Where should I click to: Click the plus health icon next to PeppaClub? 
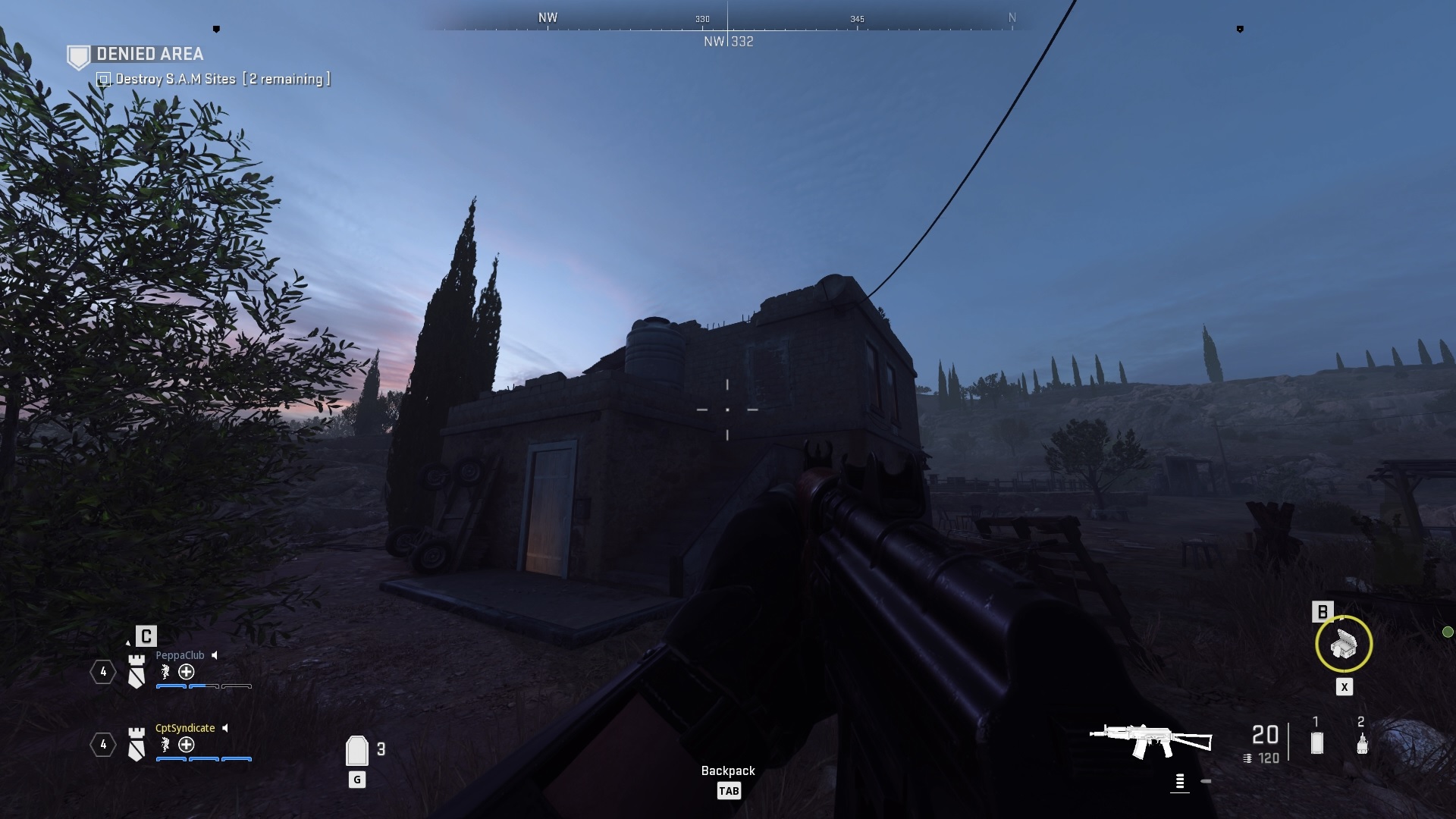point(187,673)
